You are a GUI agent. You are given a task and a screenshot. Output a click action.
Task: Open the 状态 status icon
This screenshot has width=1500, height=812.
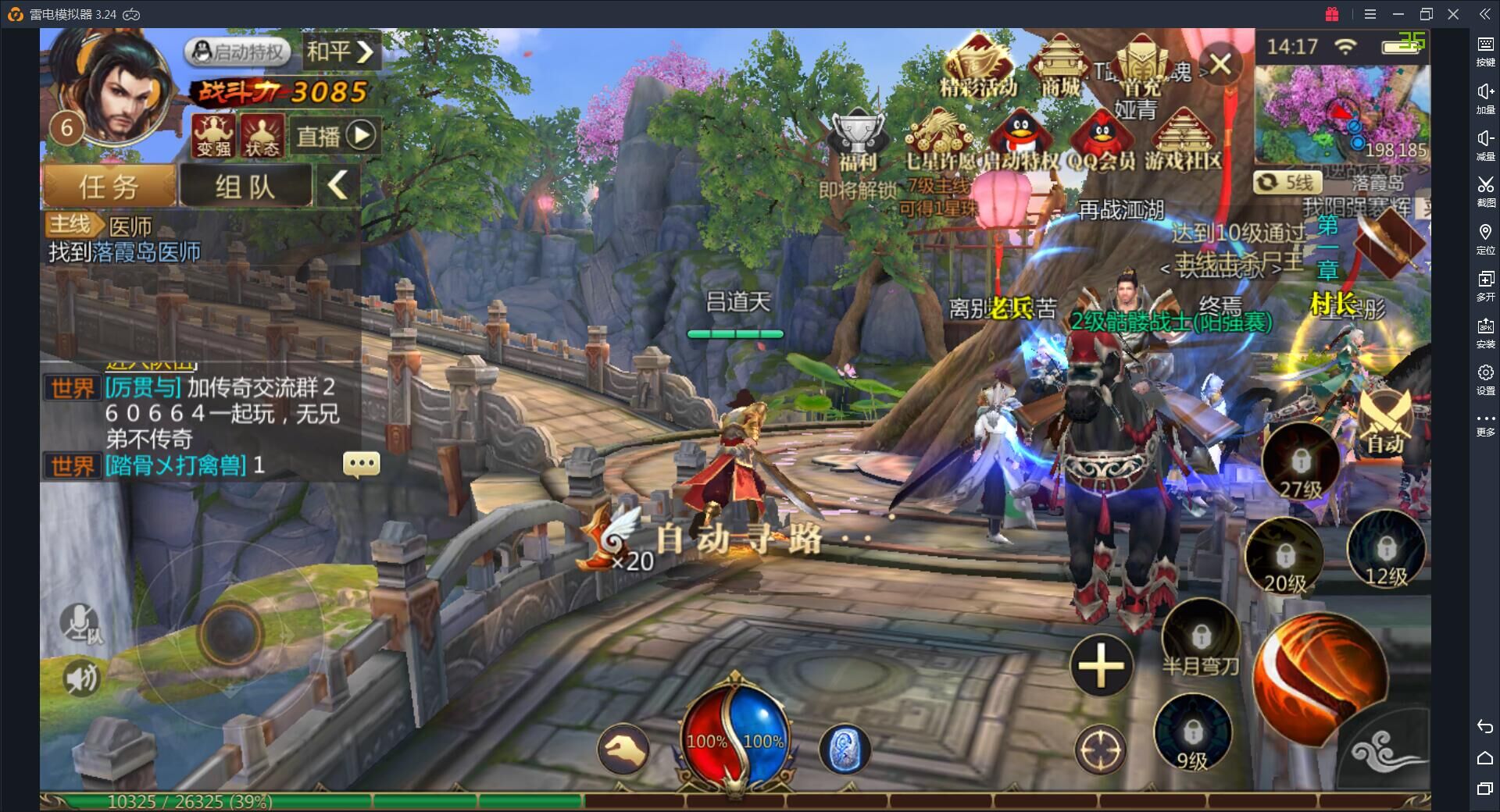tap(262, 135)
